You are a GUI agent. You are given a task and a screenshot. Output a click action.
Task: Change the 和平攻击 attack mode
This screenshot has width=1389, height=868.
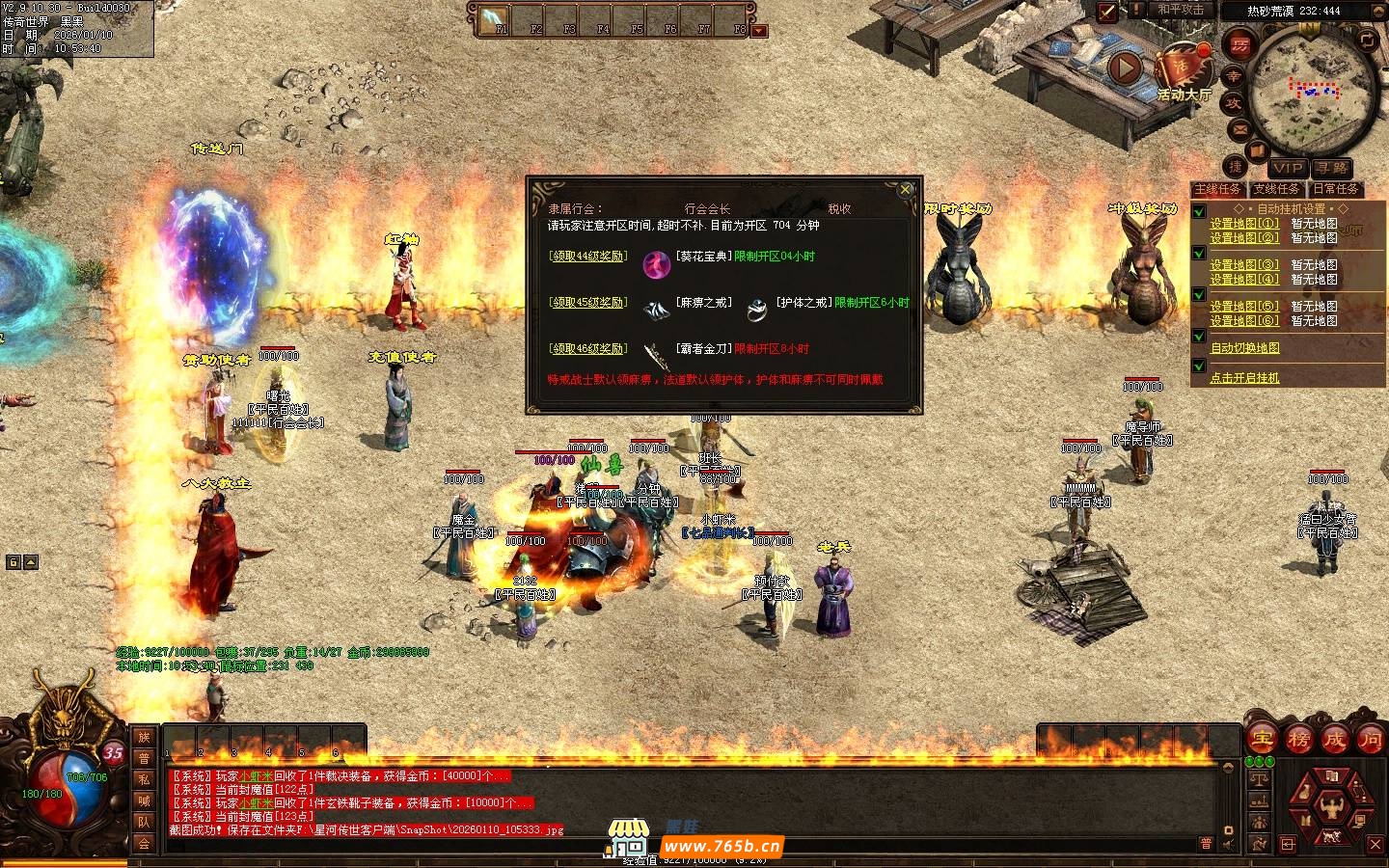coord(1181,10)
